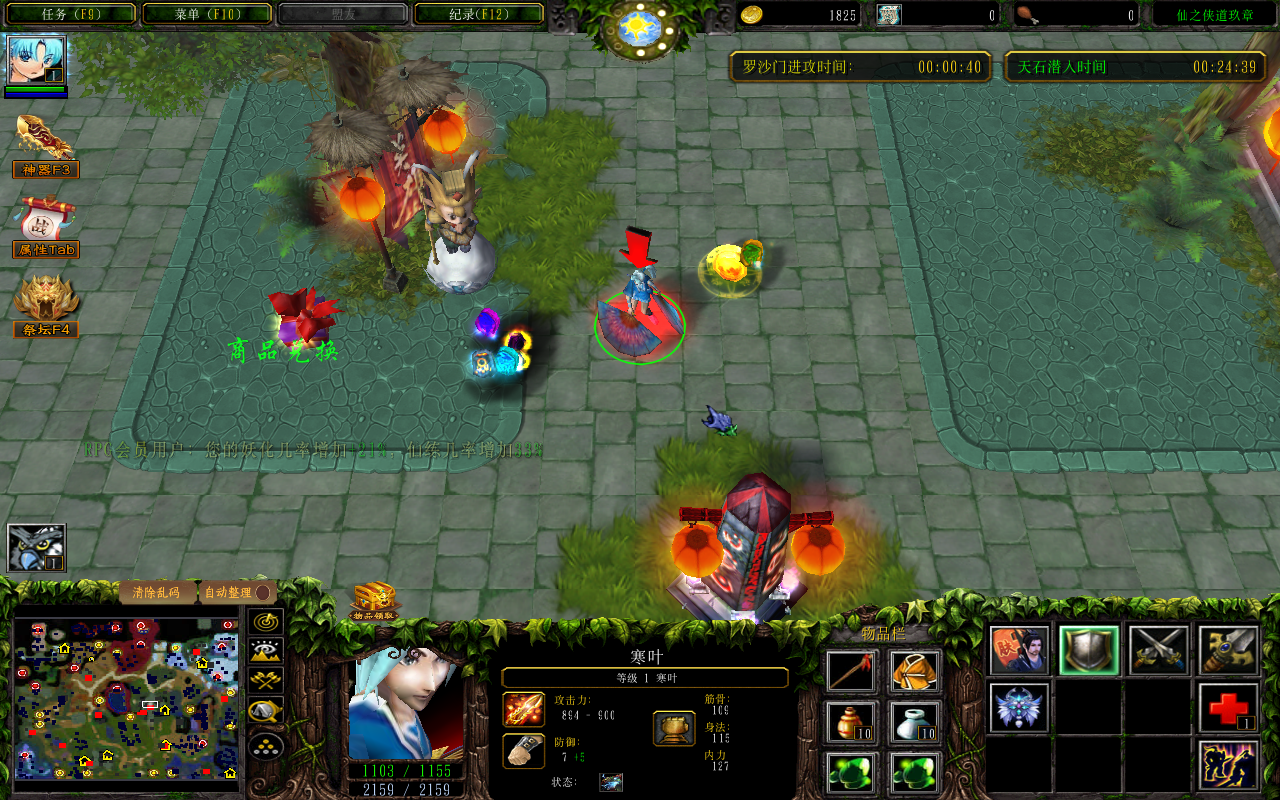Toggle the 自动整理 auto-sort option
This screenshot has width=1280, height=800.
tap(236, 592)
